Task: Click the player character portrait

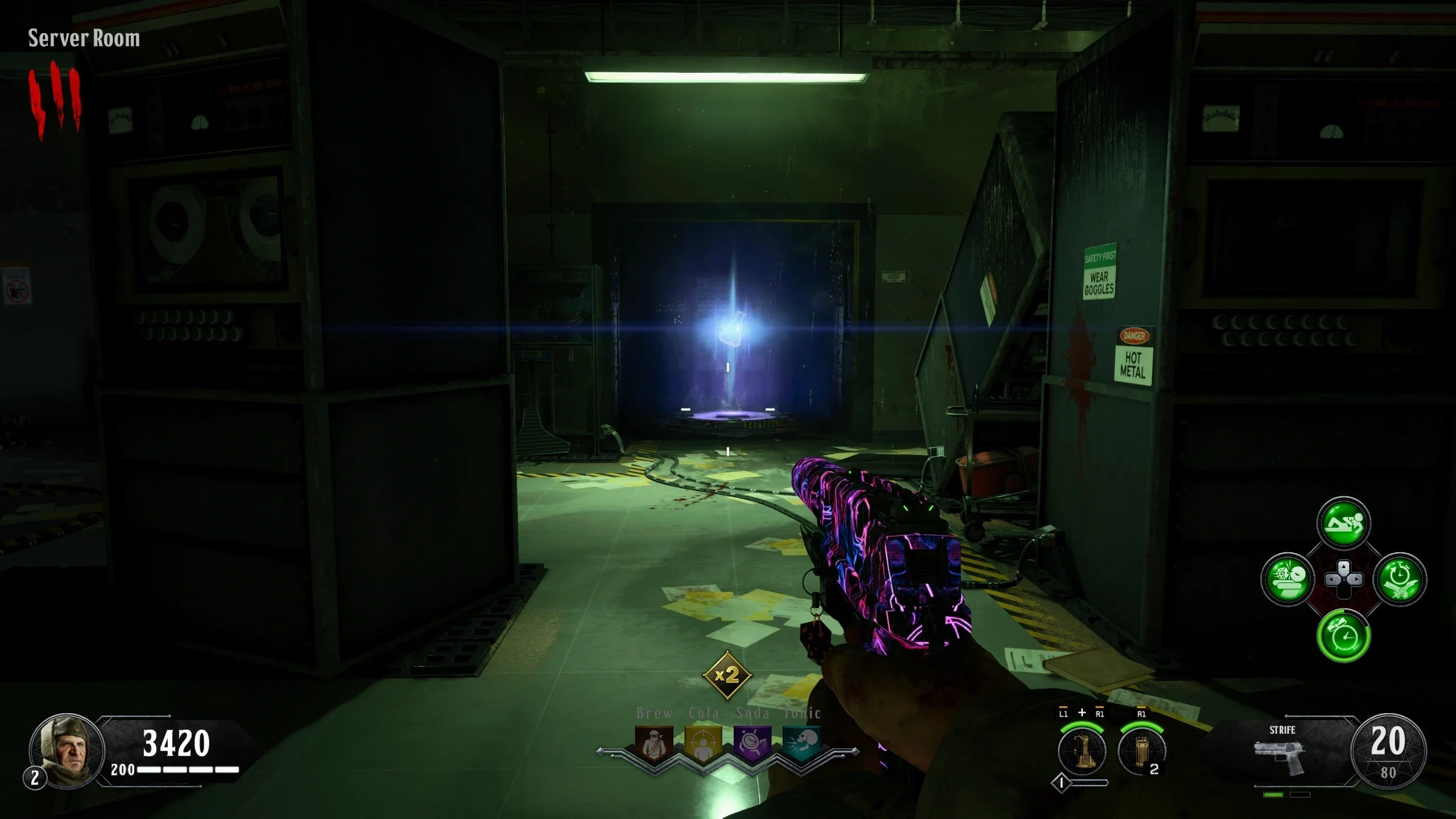Action: click(x=66, y=748)
